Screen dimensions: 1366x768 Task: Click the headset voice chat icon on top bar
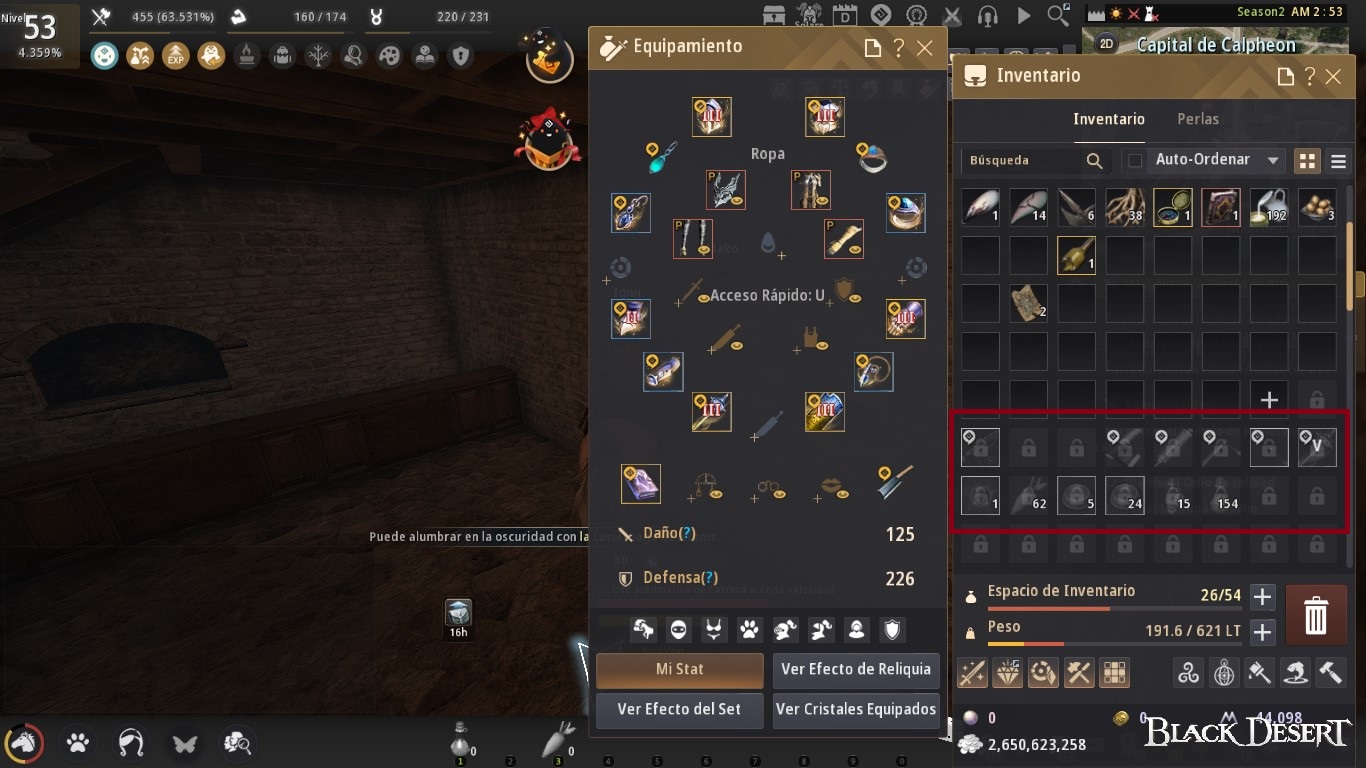pos(988,15)
